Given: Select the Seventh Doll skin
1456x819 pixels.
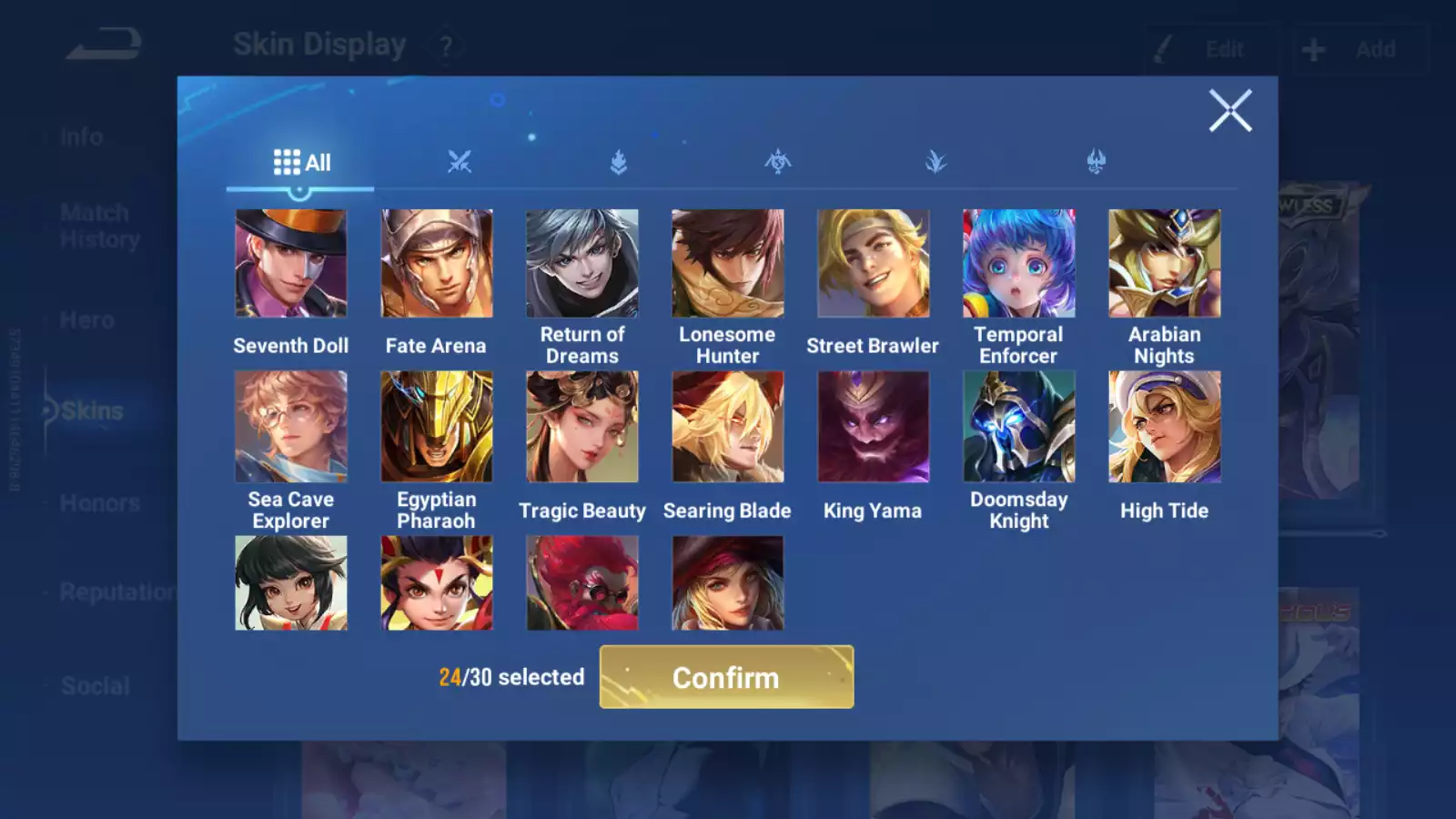Looking at the screenshot, I should pos(291,264).
